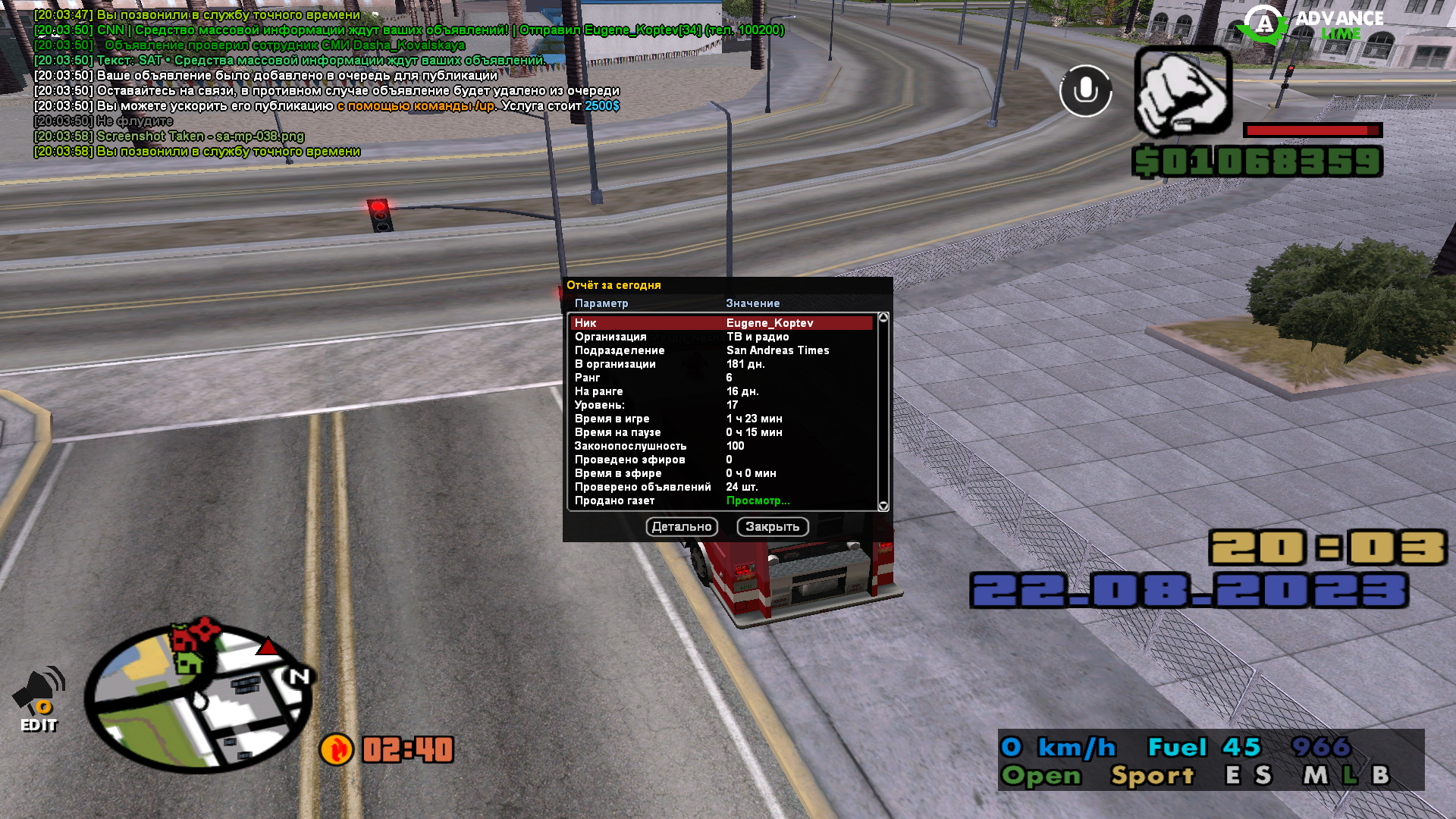This screenshot has width=1456, height=819.
Task: Choose the Проверено объявлений row
Action: [x=720, y=487]
